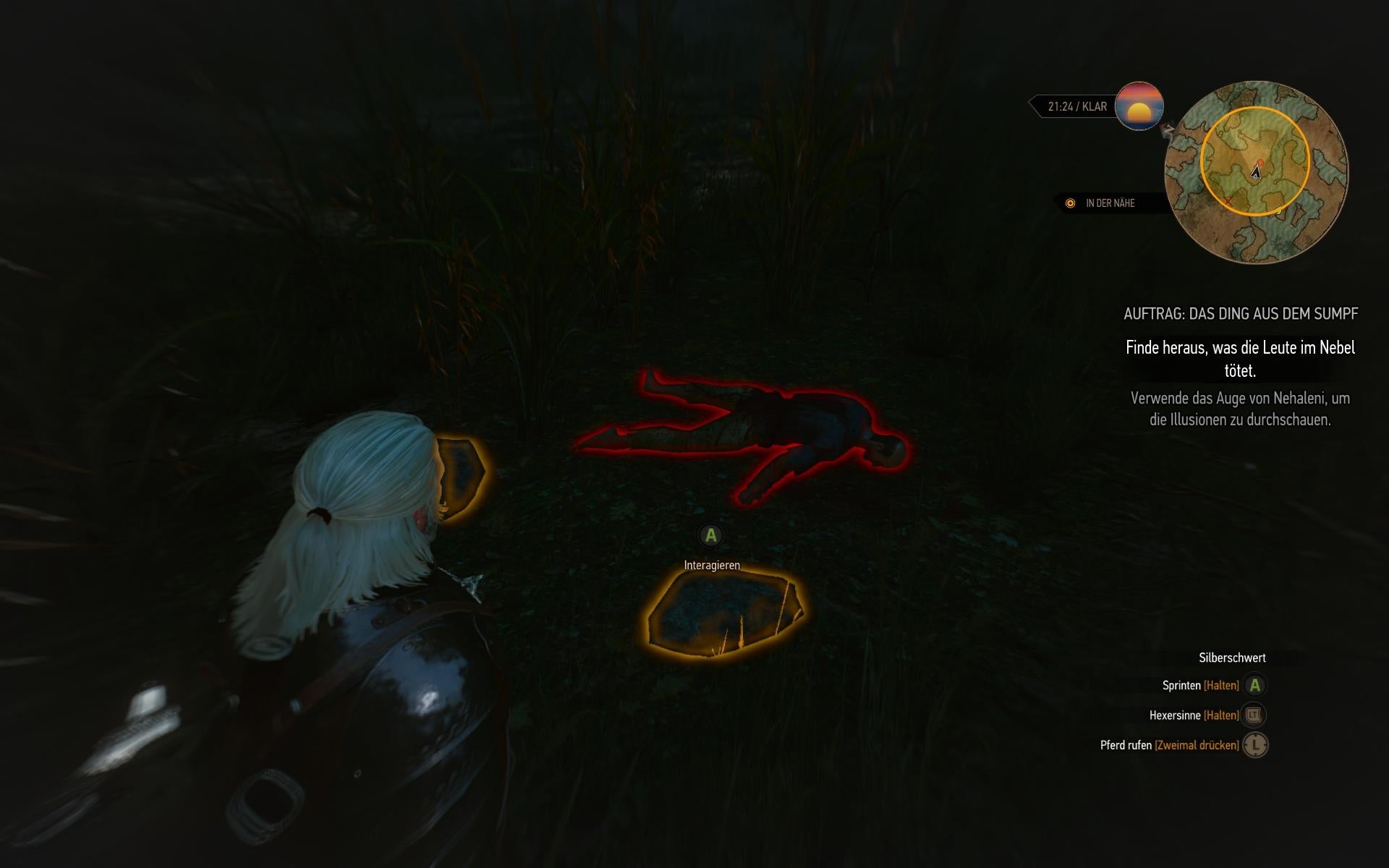Toggle sprint using the Halten label
Image resolution: width=1389 pixels, height=868 pixels.
[1221, 684]
